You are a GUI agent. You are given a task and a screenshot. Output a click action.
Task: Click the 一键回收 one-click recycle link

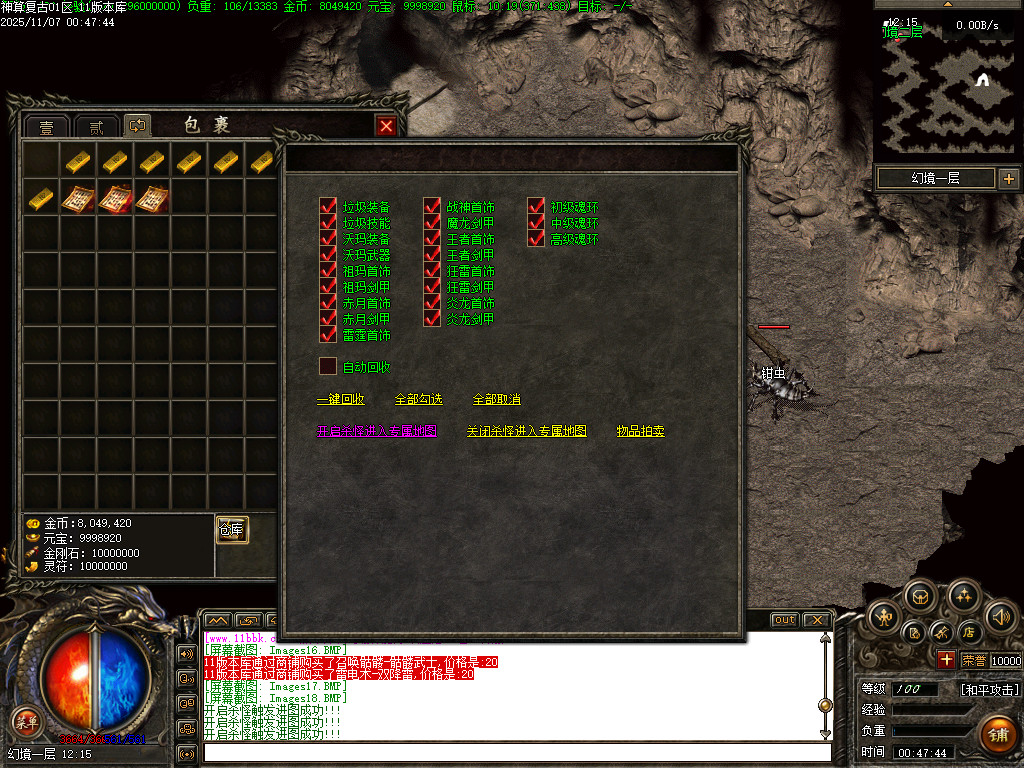tap(340, 400)
